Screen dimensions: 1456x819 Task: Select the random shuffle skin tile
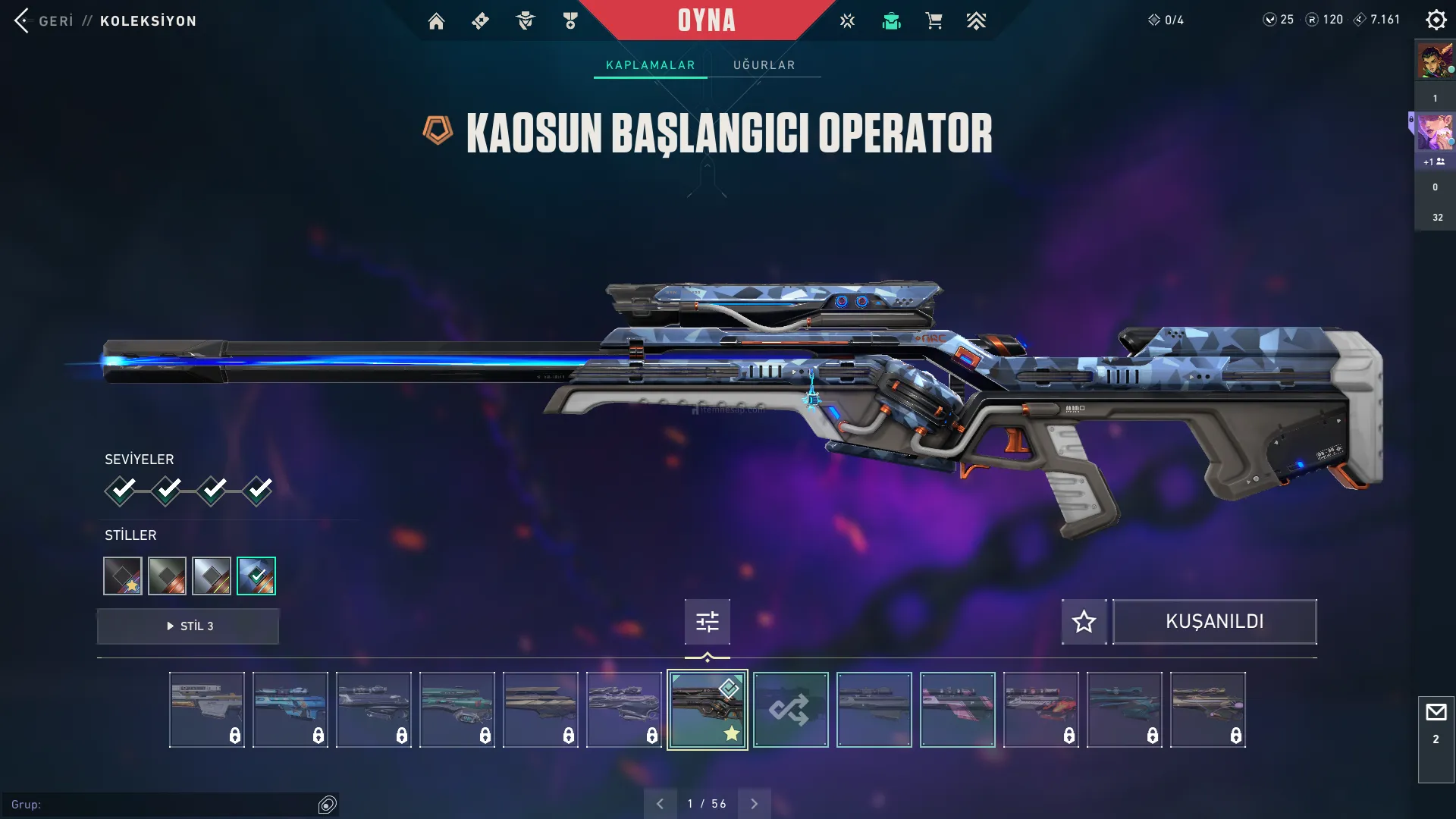coord(790,710)
